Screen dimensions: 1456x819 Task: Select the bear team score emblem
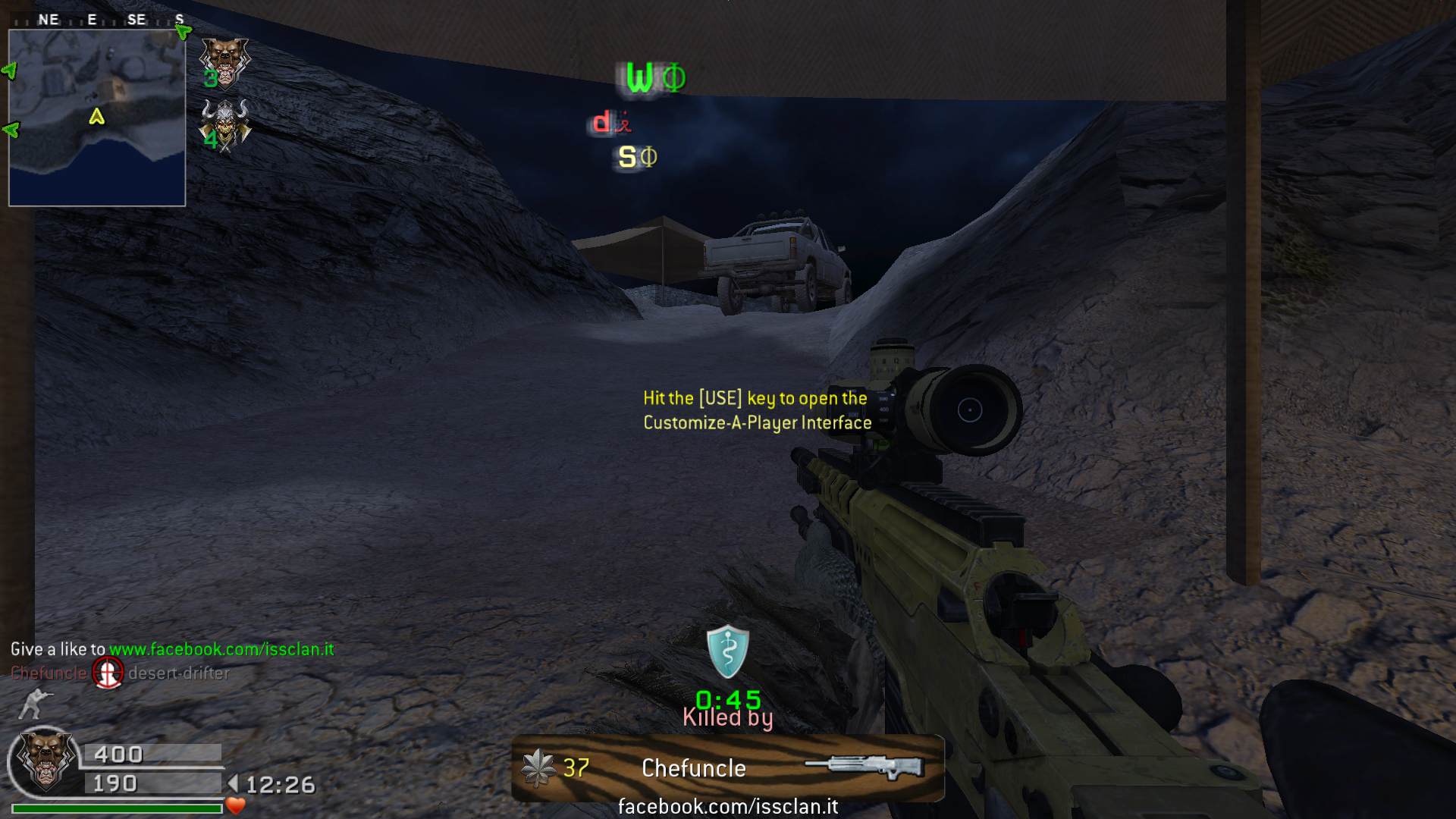click(x=224, y=62)
